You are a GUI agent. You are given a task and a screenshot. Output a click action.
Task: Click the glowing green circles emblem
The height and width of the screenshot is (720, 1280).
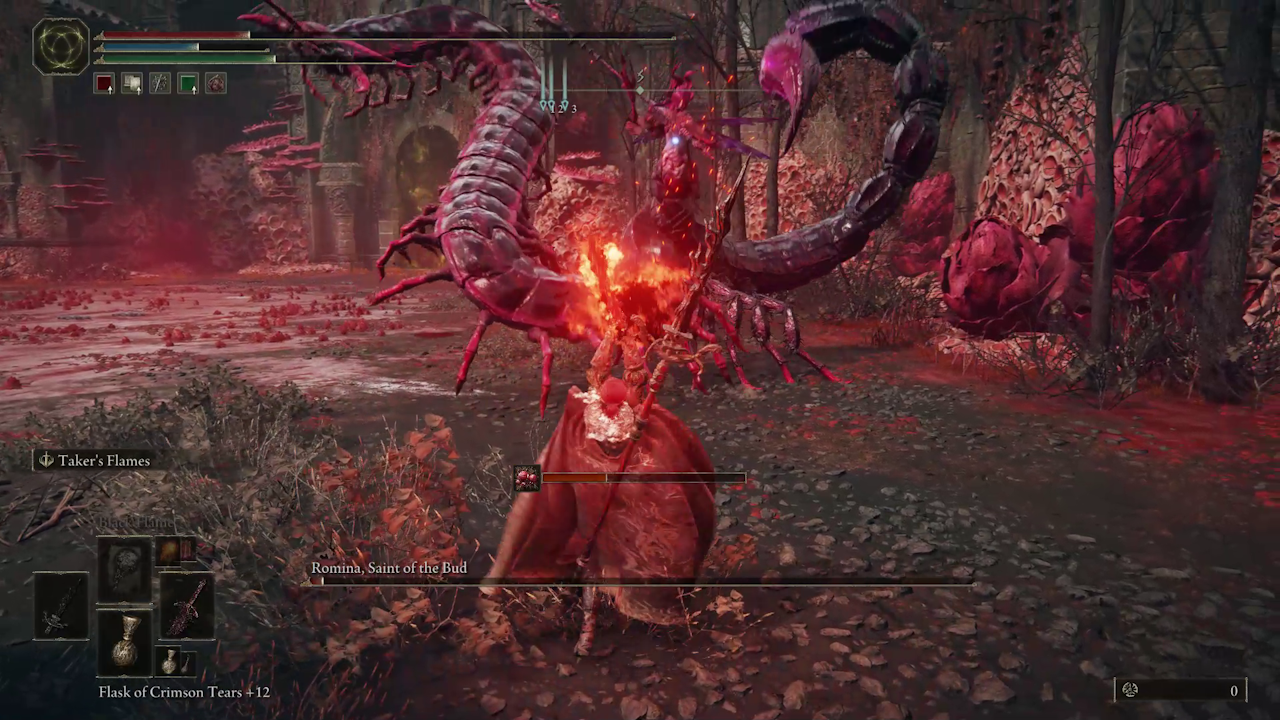click(61, 47)
